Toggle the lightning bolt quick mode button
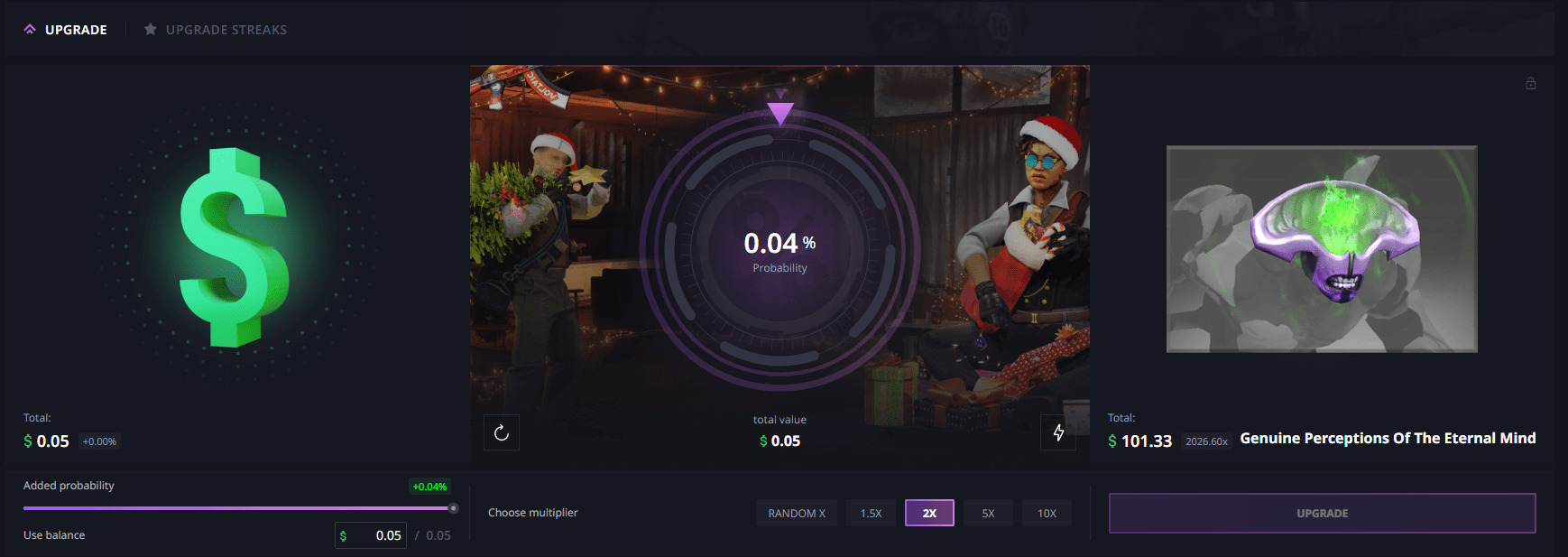 [x=1058, y=433]
